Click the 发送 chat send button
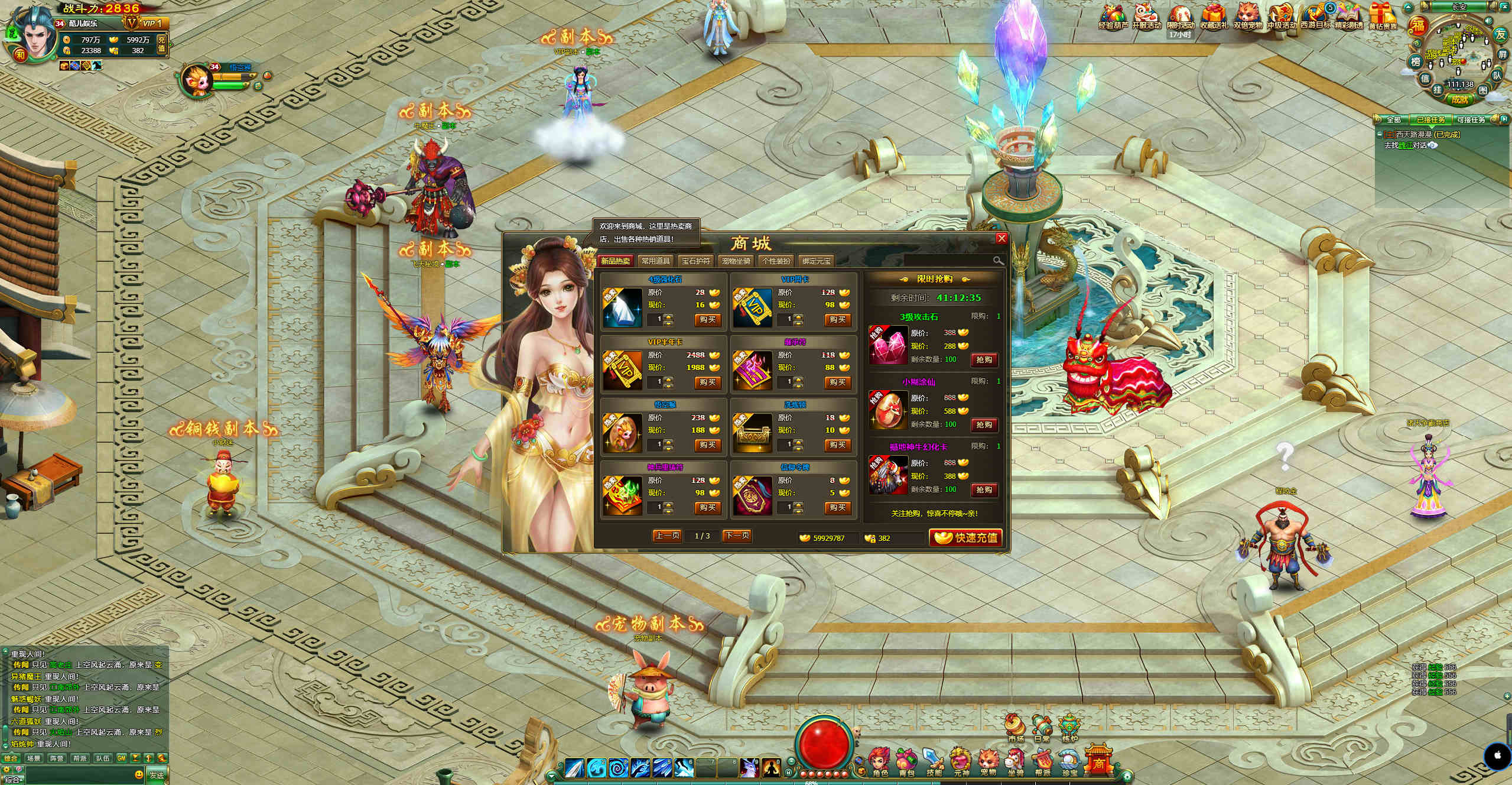This screenshot has height=785, width=1512. (157, 775)
